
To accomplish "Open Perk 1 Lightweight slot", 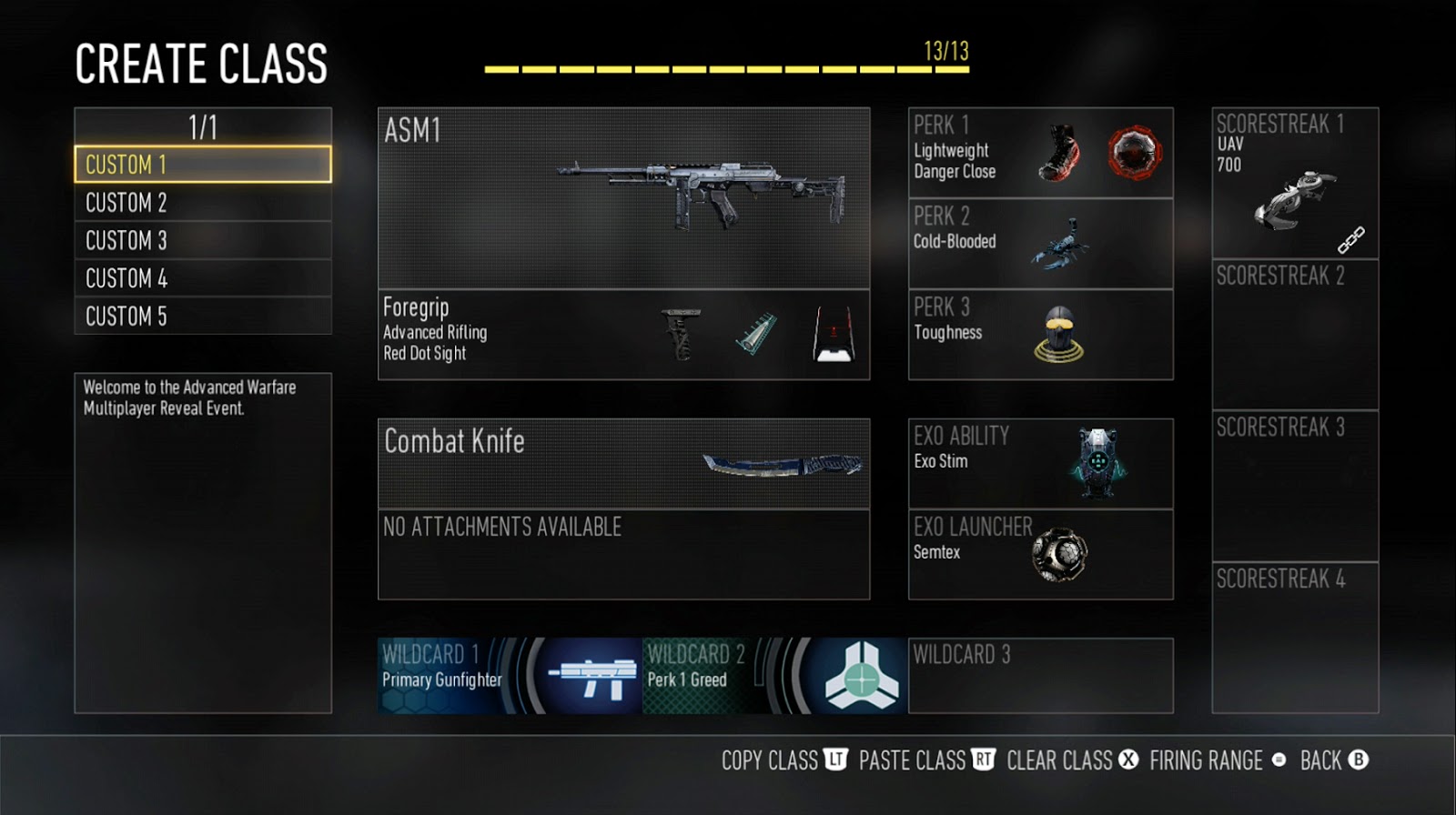I will (1040, 153).
